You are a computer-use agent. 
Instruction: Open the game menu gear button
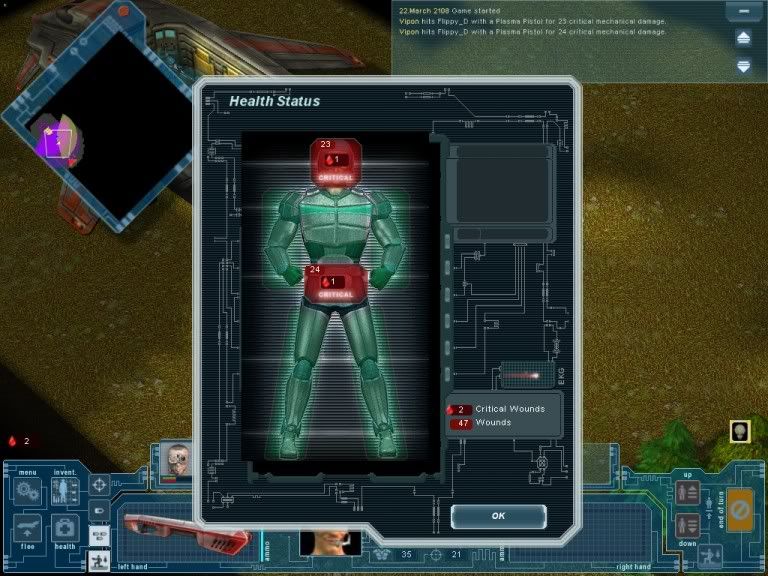point(27,491)
